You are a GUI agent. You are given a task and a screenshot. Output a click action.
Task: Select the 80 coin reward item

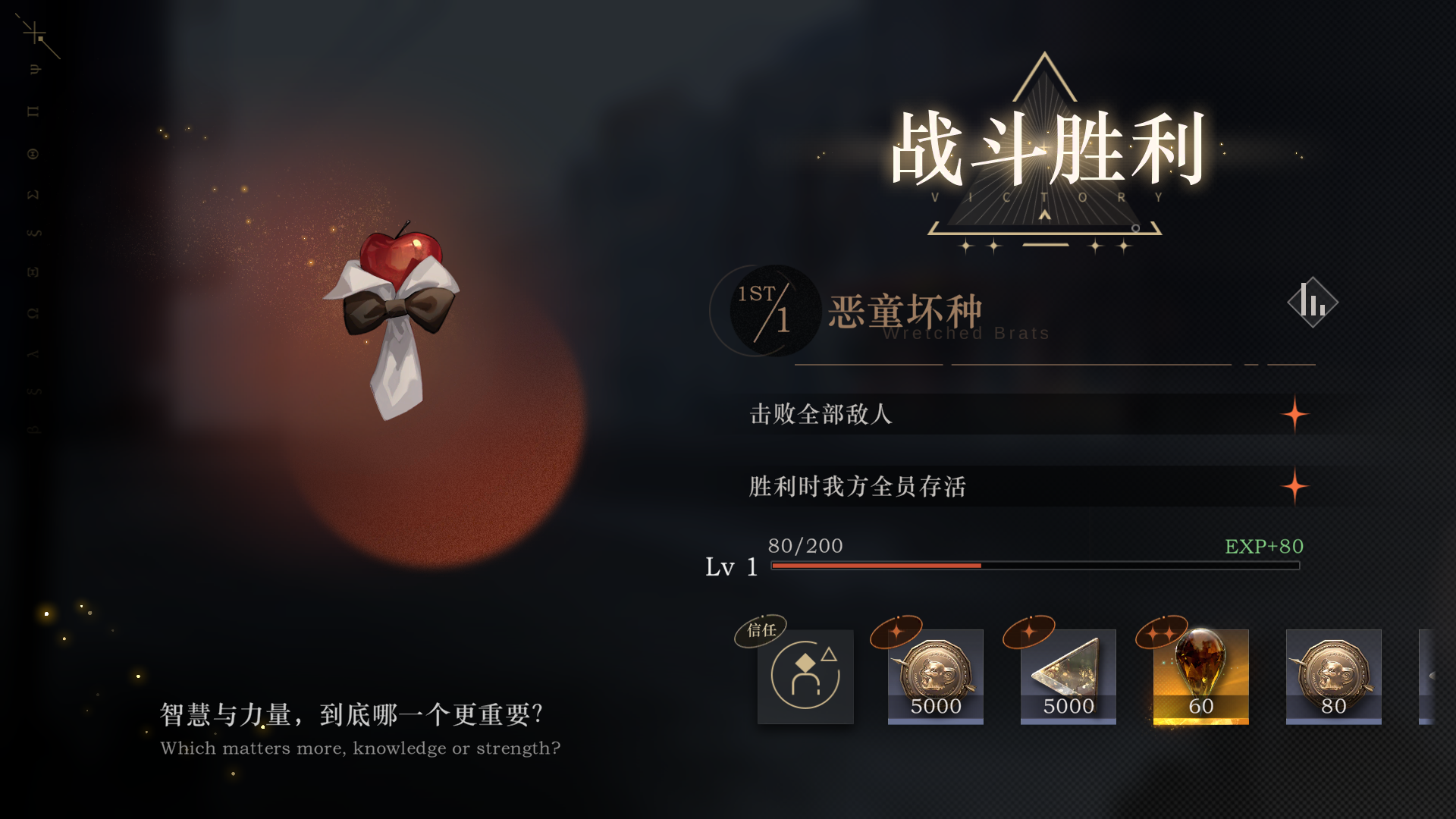click(x=1333, y=677)
